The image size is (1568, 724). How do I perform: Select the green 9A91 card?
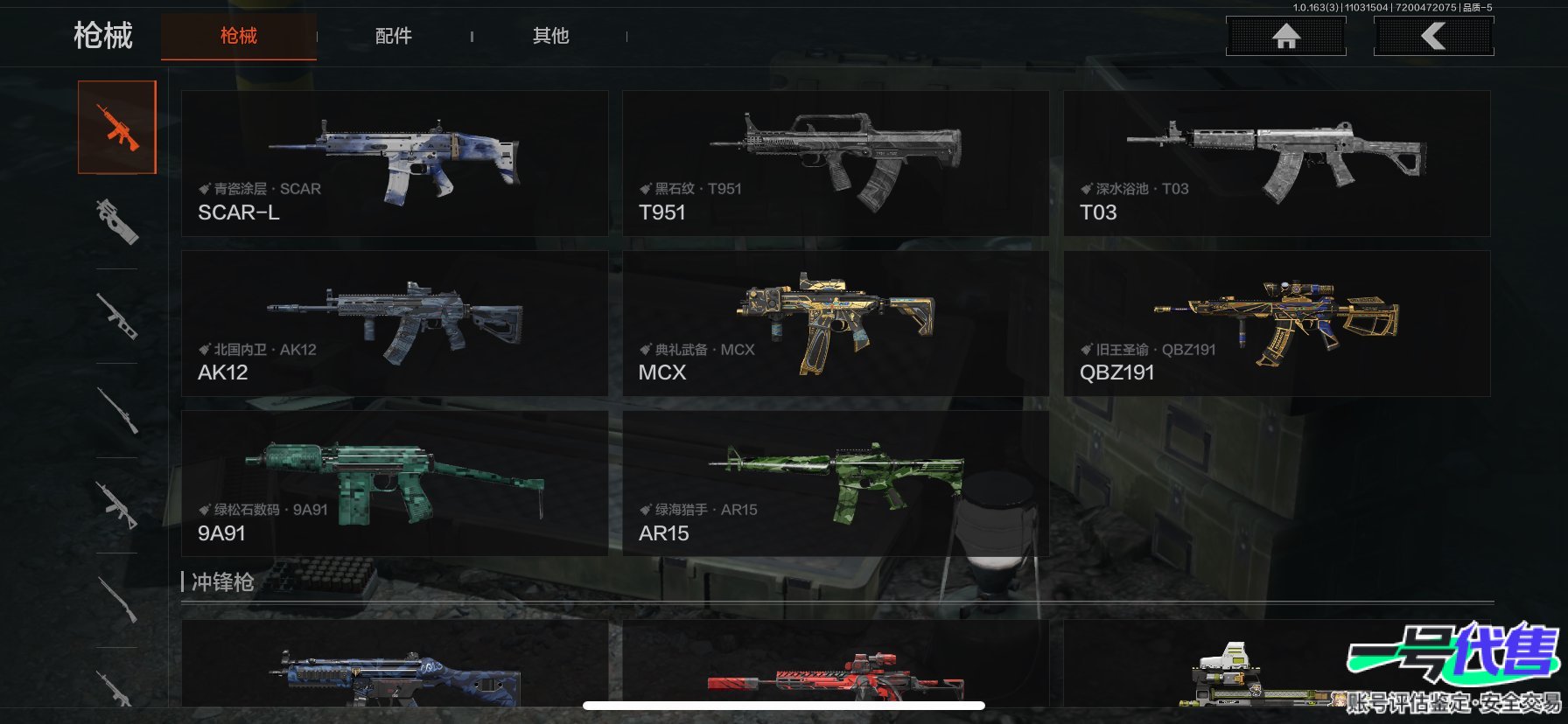click(395, 484)
